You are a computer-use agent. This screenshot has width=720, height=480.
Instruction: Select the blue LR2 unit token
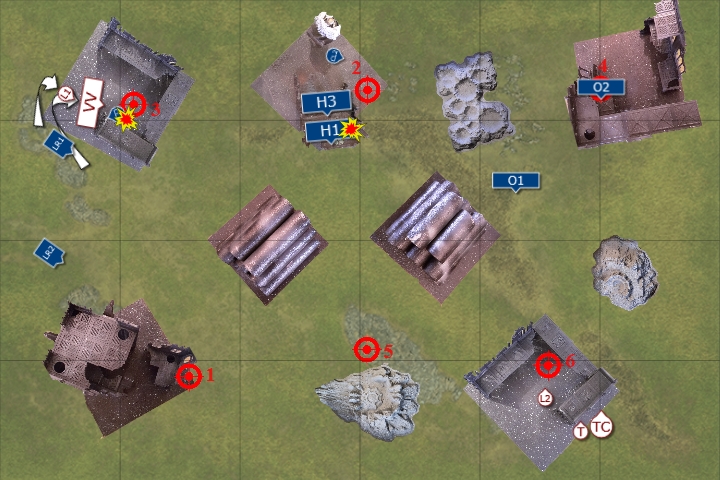click(x=47, y=251)
